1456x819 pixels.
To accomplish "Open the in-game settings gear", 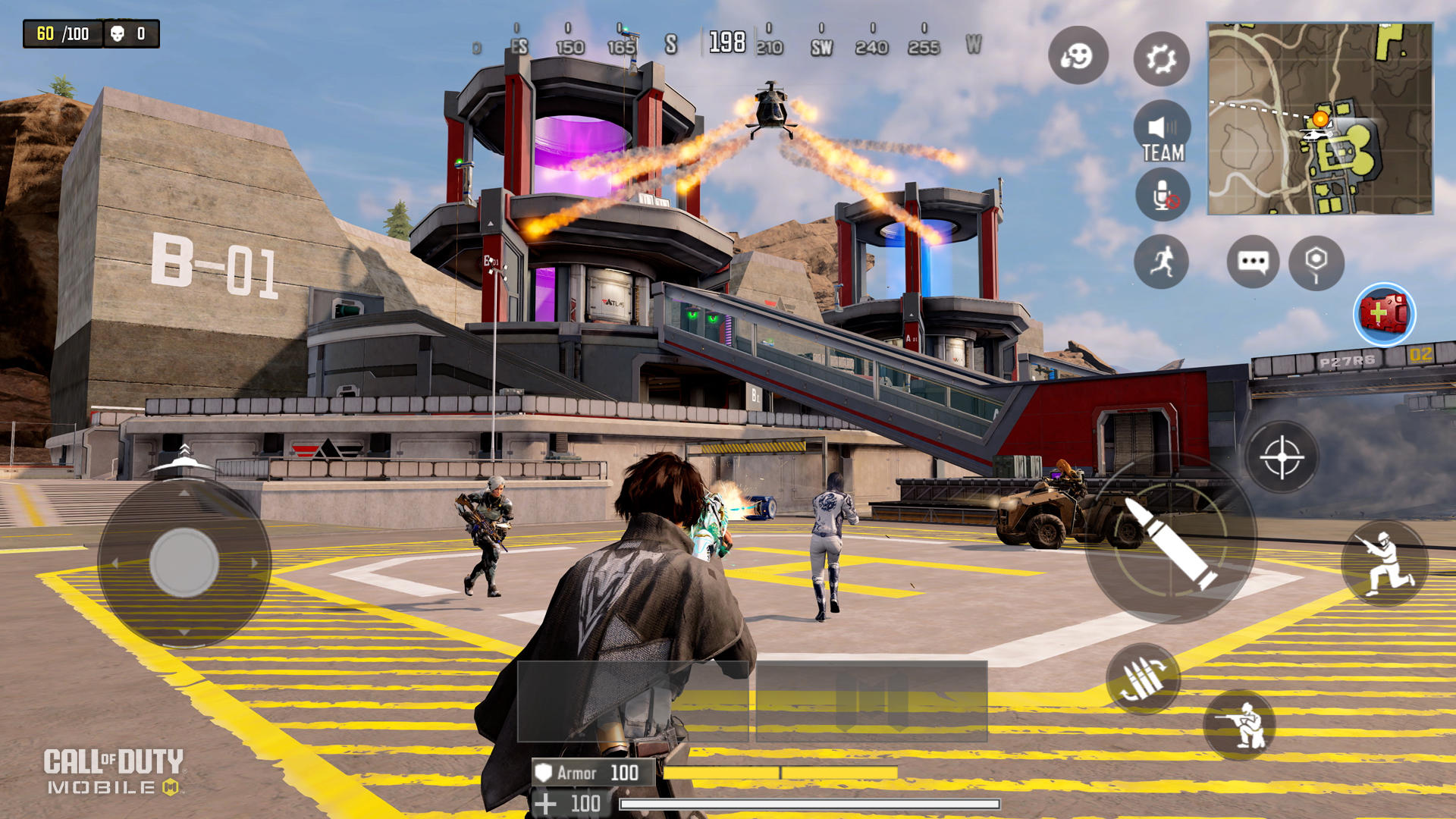I will point(1160,58).
